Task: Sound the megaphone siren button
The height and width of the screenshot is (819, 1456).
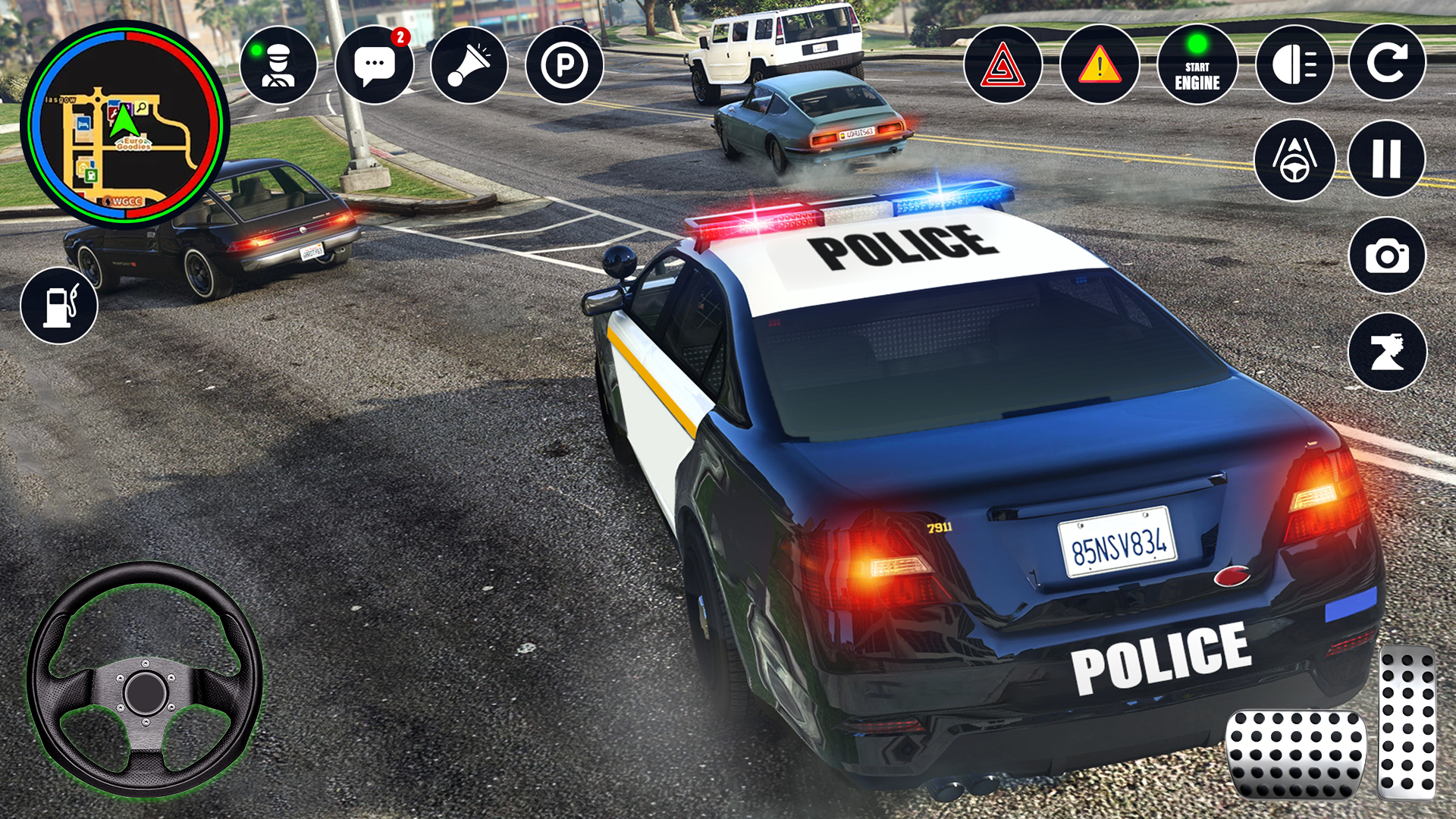Action: click(x=469, y=64)
